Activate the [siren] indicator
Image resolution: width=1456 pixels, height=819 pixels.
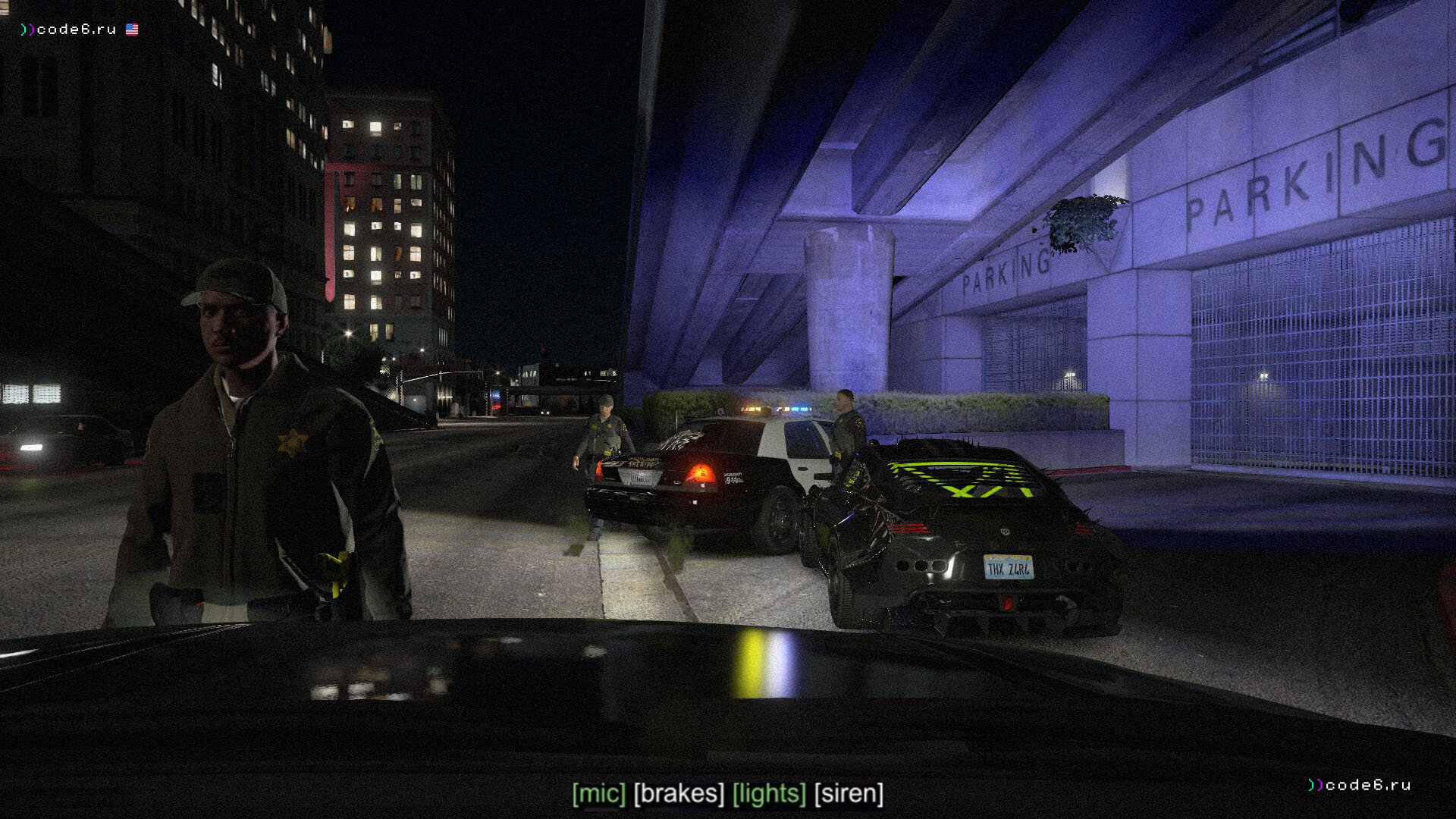click(x=849, y=794)
